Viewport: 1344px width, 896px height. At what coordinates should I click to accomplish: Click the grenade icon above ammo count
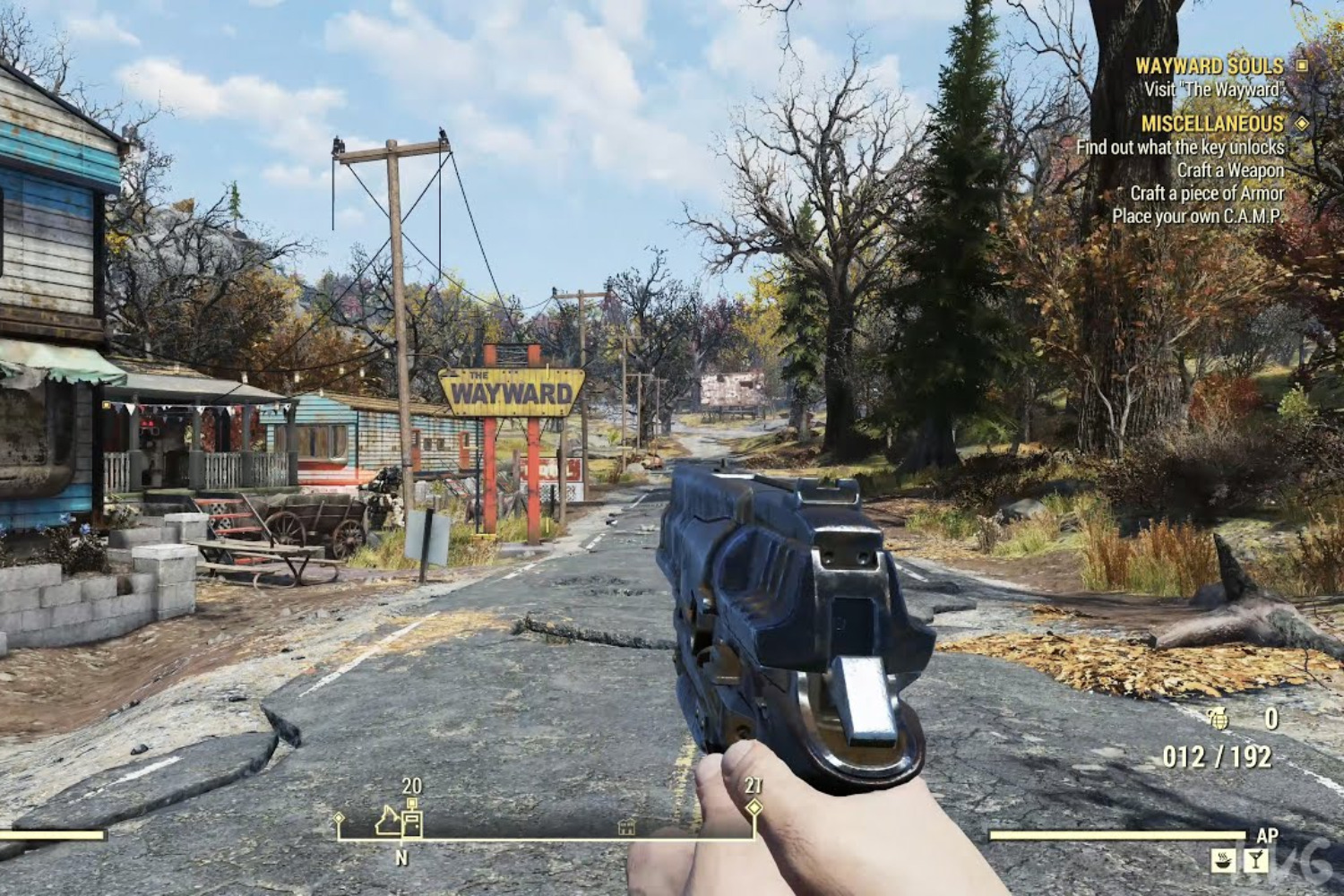1217,719
